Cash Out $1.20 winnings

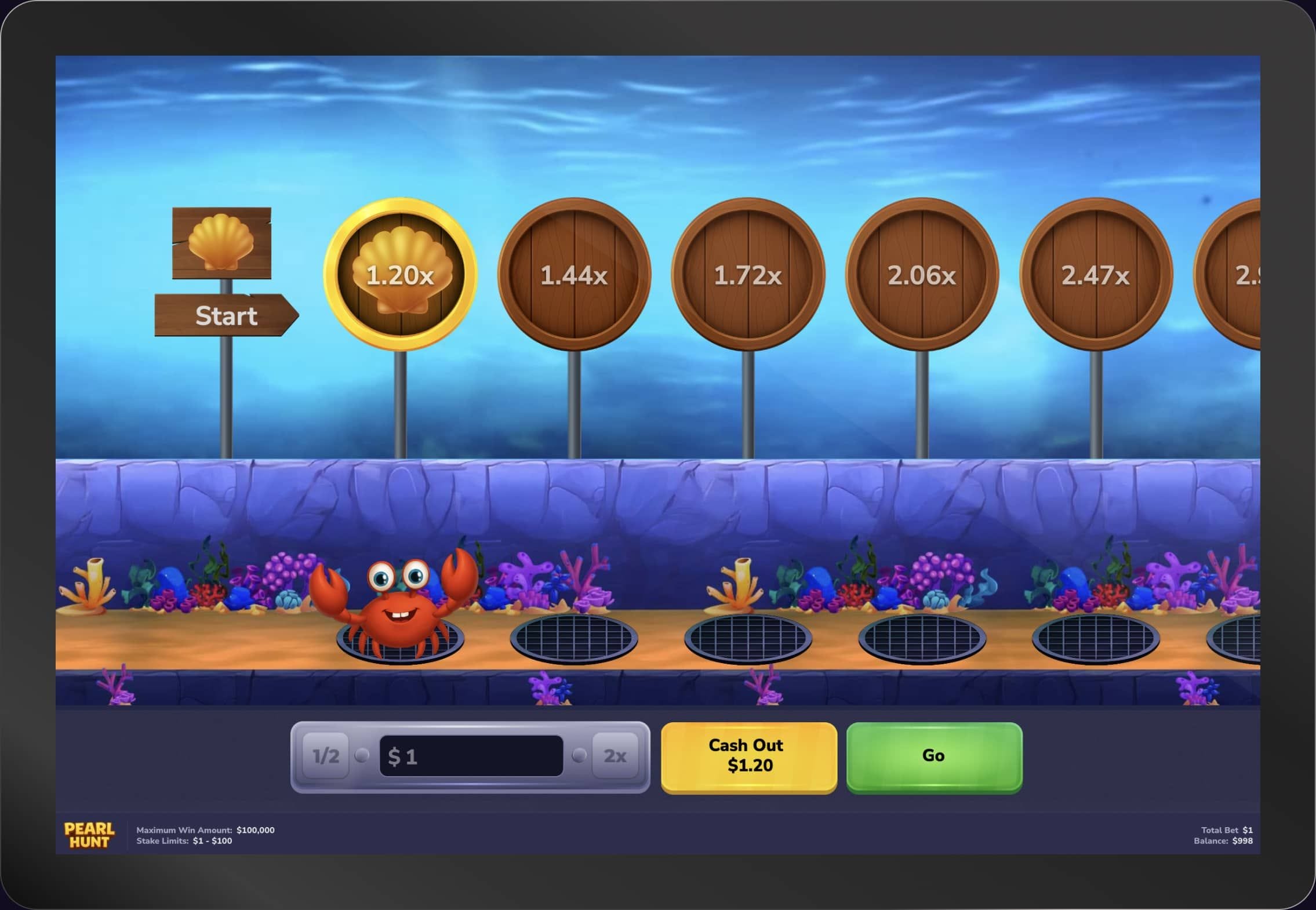click(x=747, y=754)
